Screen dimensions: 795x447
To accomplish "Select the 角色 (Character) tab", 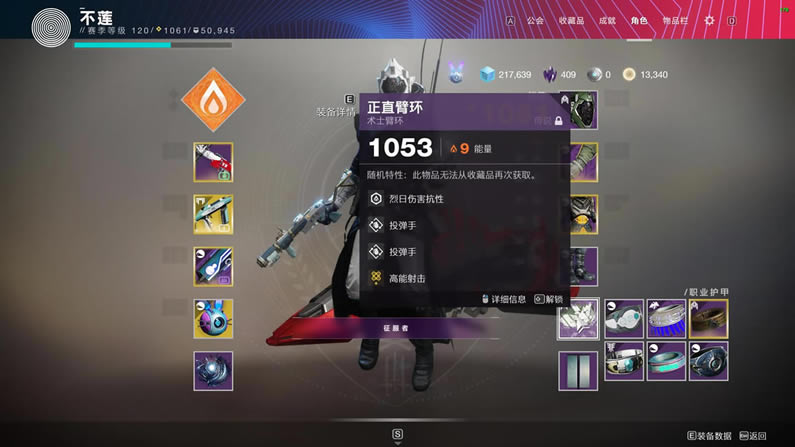I will (639, 20).
